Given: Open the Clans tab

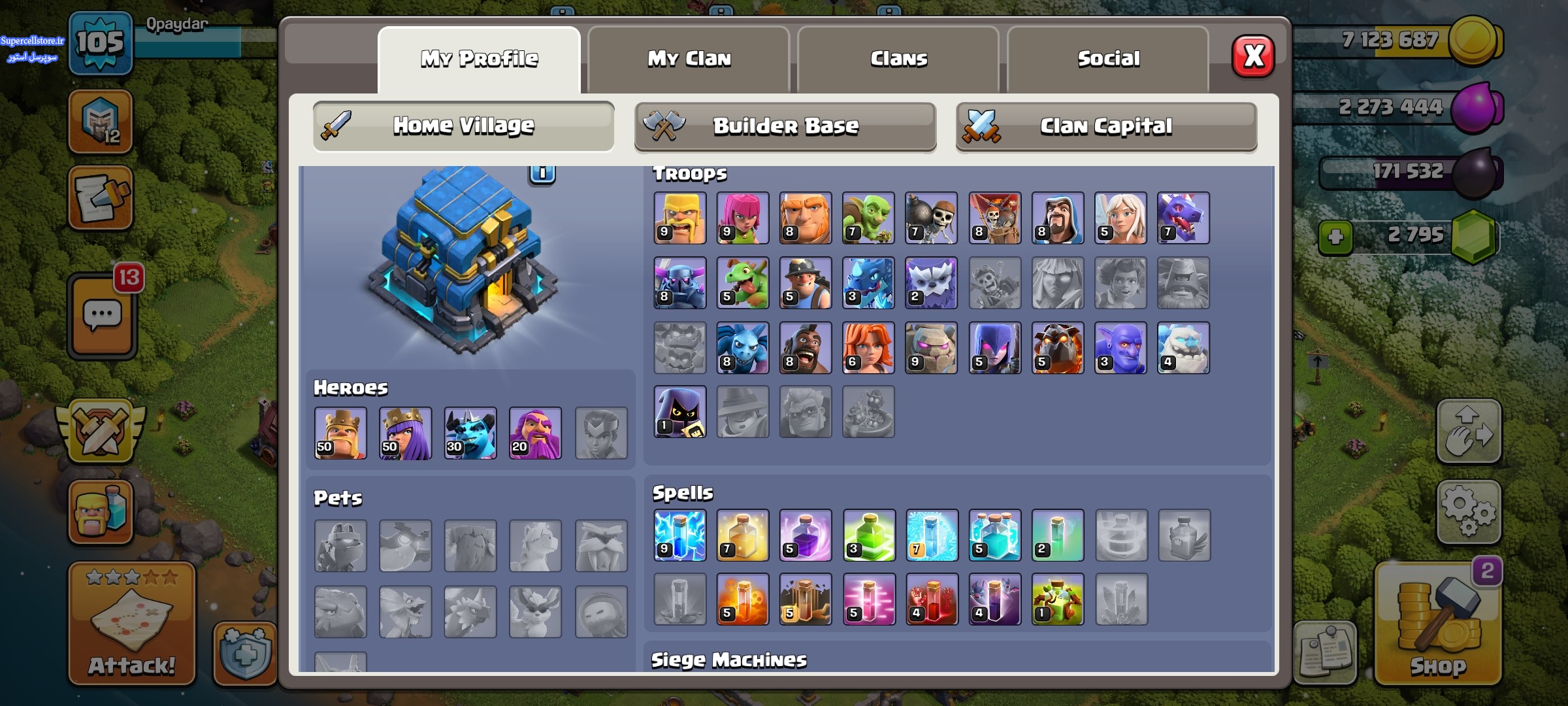Looking at the screenshot, I should tap(898, 59).
